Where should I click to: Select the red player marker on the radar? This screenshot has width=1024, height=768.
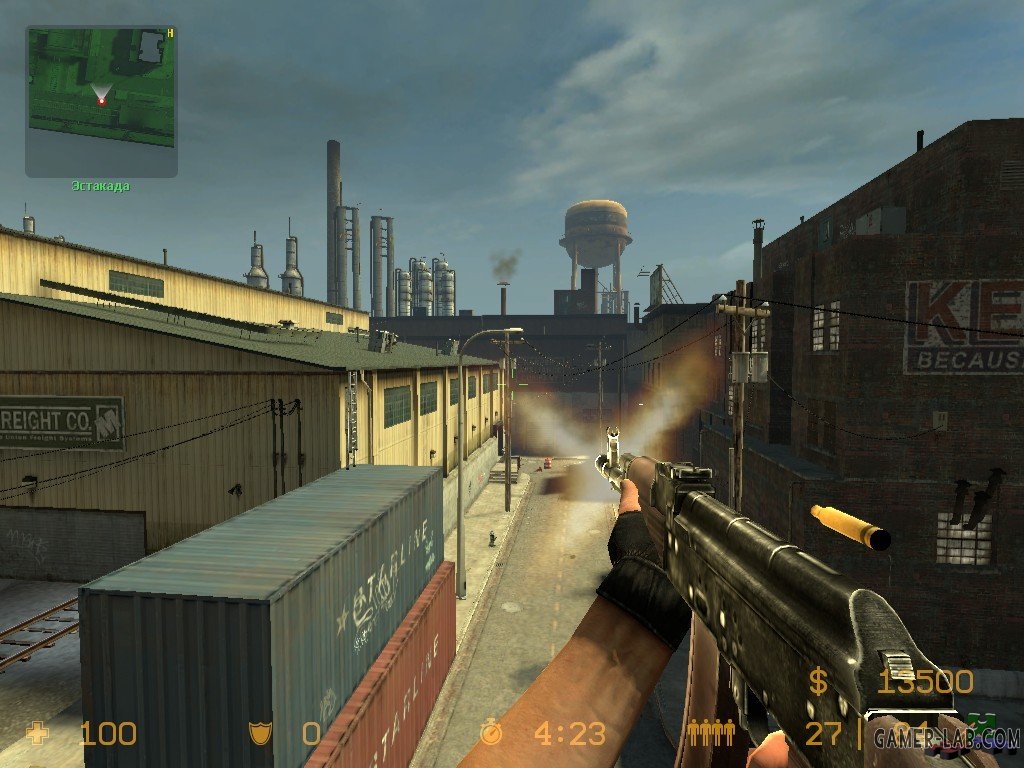(x=101, y=101)
